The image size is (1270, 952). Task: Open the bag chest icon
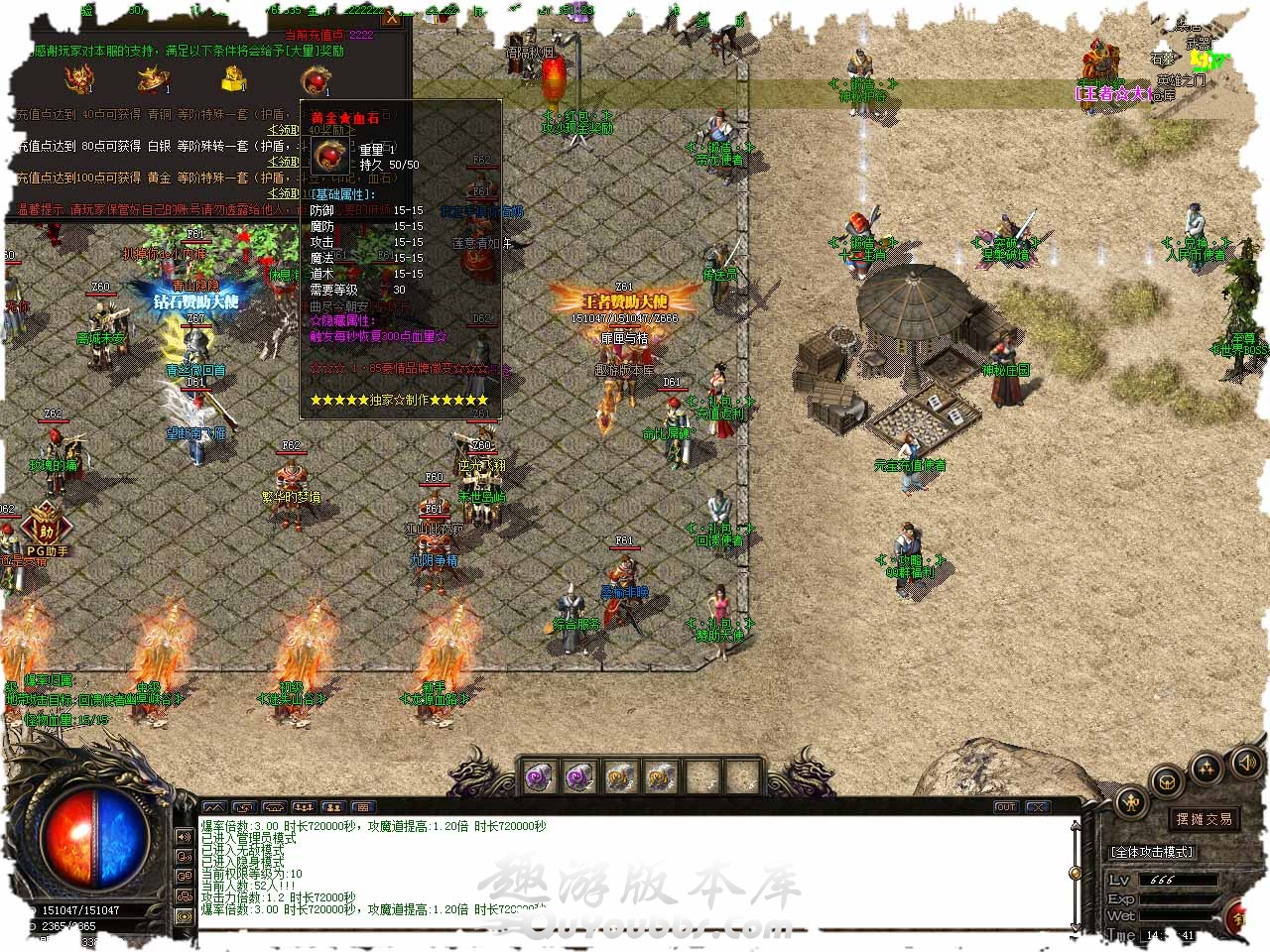(1168, 780)
